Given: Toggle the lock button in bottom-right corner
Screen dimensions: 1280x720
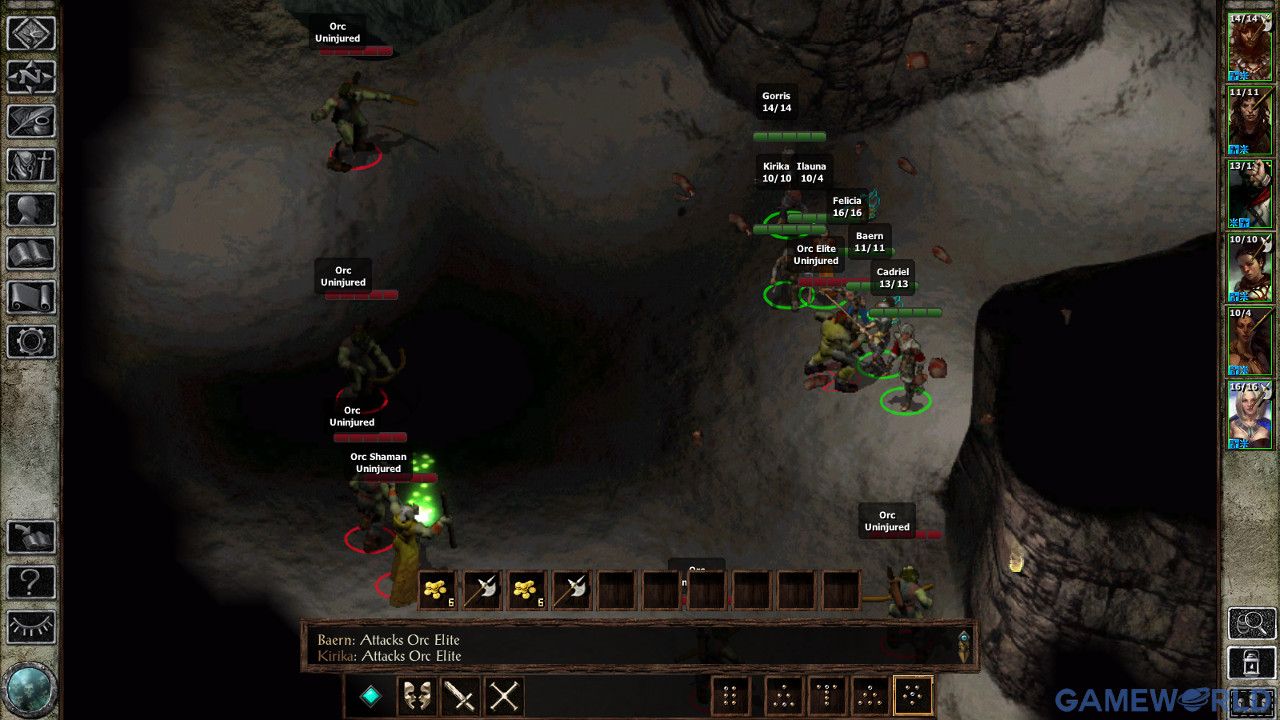Looking at the screenshot, I should tap(1249, 663).
